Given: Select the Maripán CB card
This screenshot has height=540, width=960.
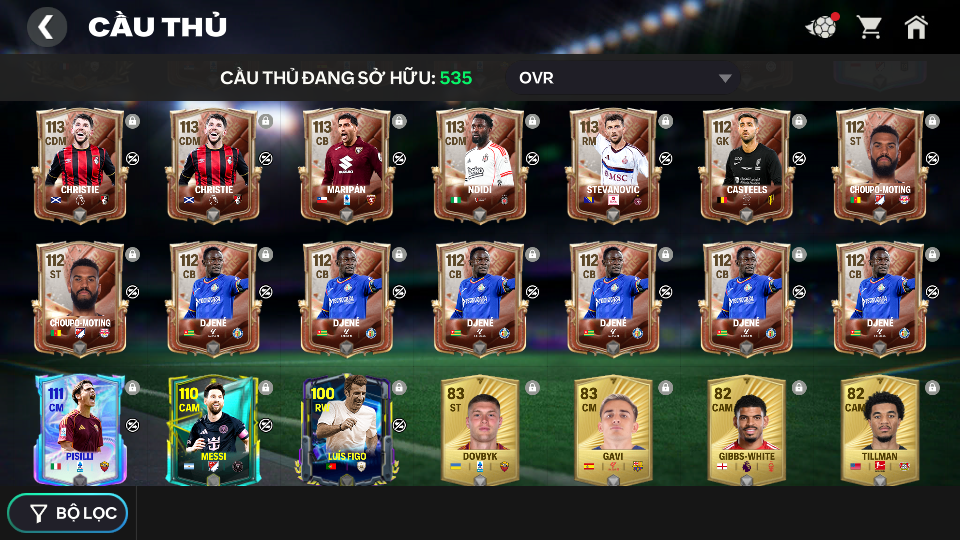Looking at the screenshot, I should 345,163.
